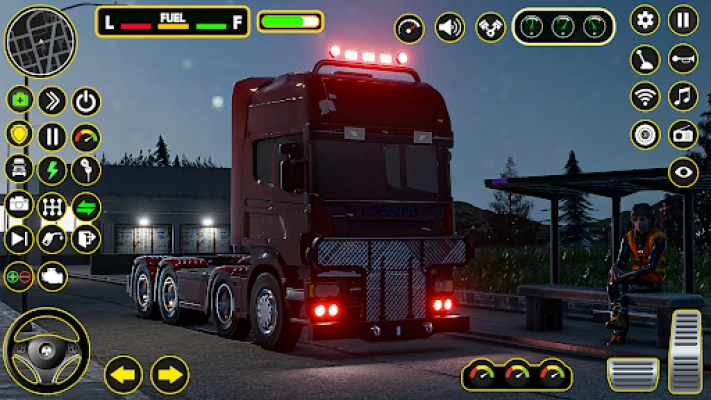
Task: Honk the truck horn
Action: point(683,59)
